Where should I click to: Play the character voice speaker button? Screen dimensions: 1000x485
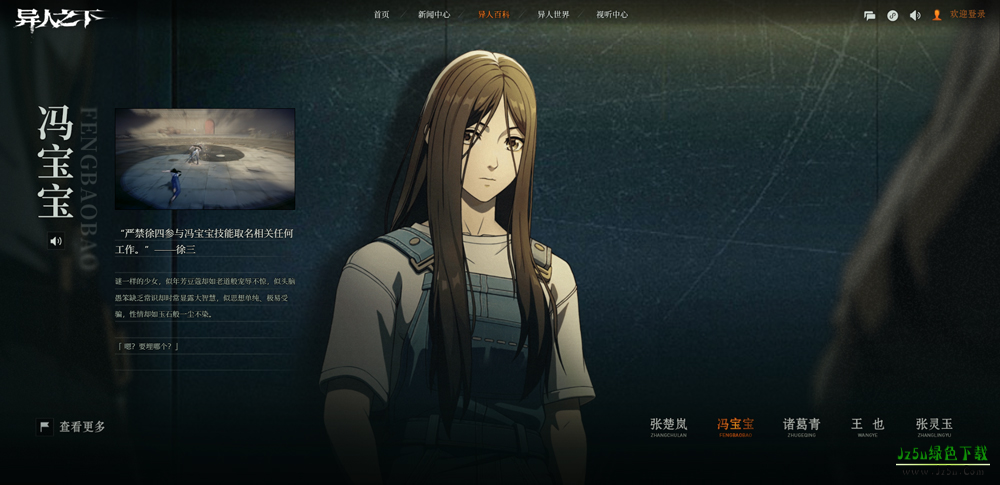(x=56, y=241)
